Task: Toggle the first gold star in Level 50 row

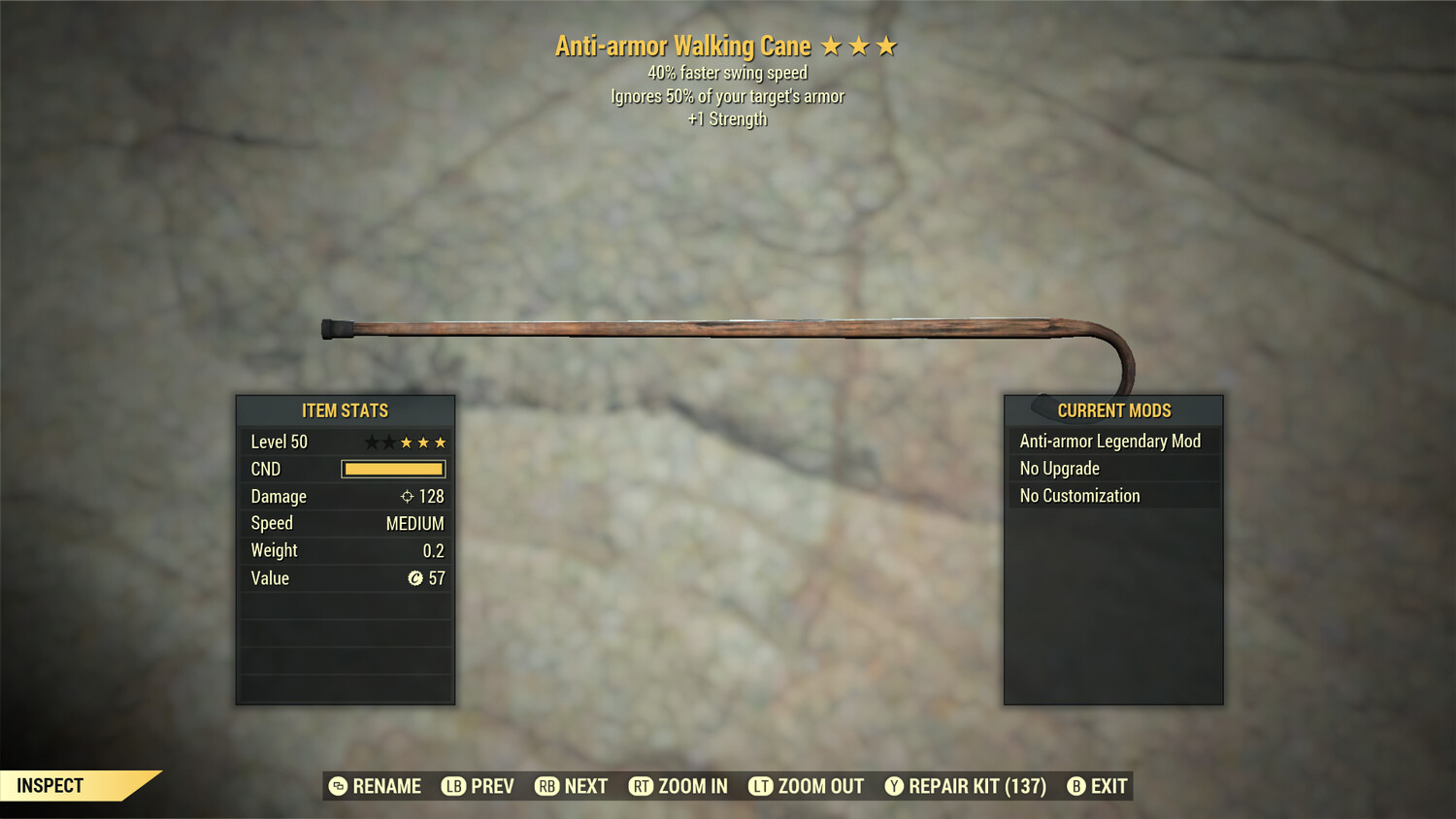Action: (x=407, y=442)
